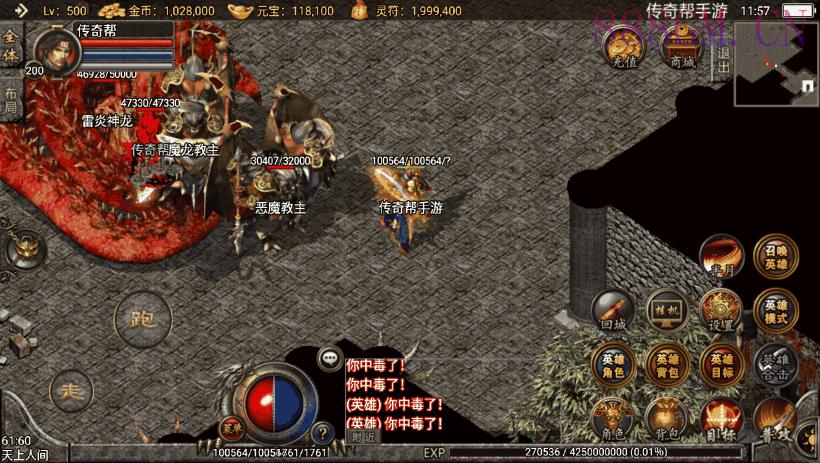Summon hero with 召唤英雄 button

776,257
